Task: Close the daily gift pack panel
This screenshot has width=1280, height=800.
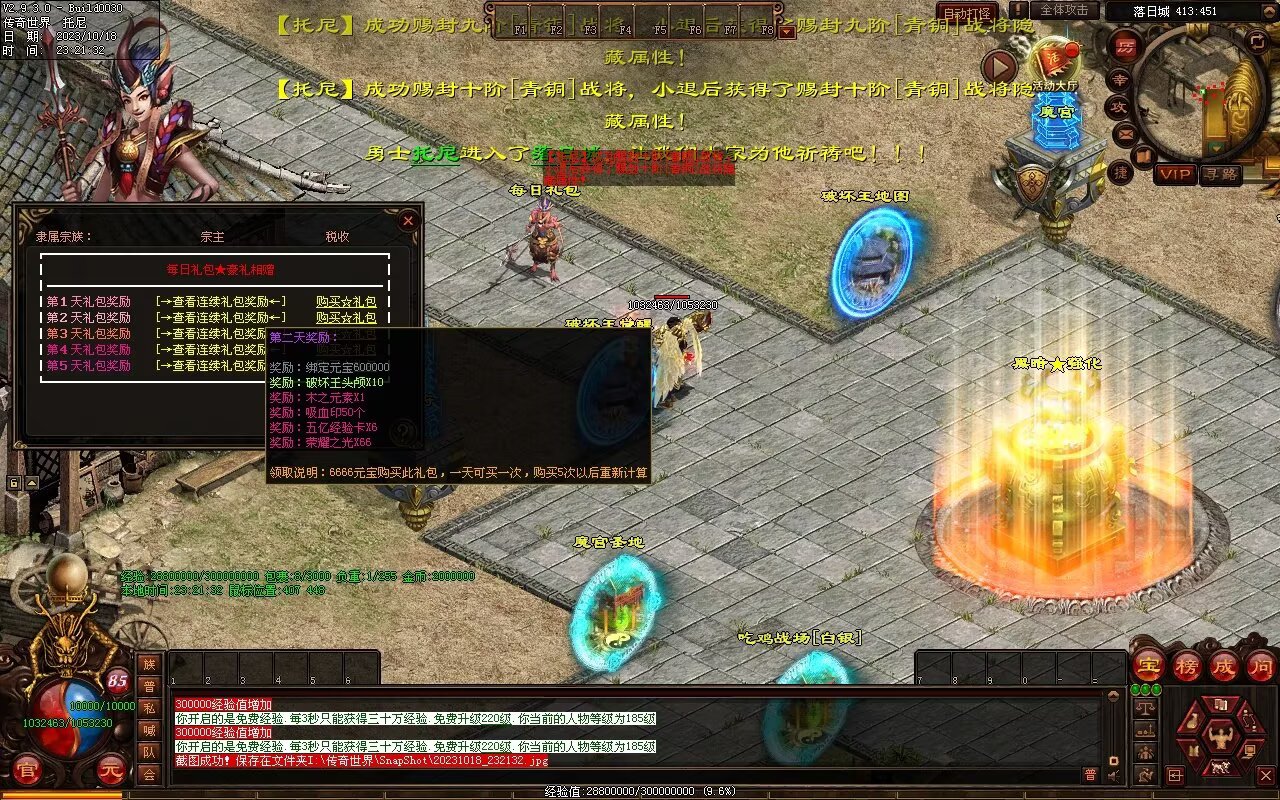Action: click(408, 220)
